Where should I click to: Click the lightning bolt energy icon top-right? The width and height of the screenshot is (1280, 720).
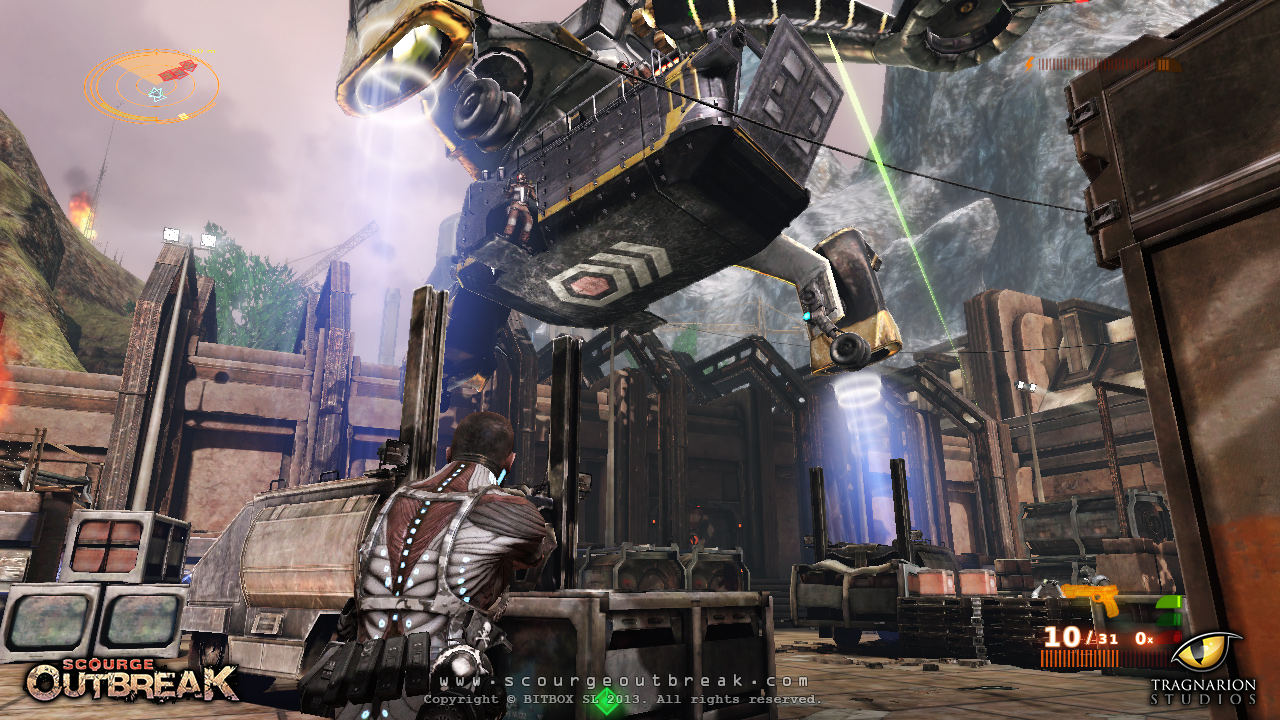[x=1028, y=66]
